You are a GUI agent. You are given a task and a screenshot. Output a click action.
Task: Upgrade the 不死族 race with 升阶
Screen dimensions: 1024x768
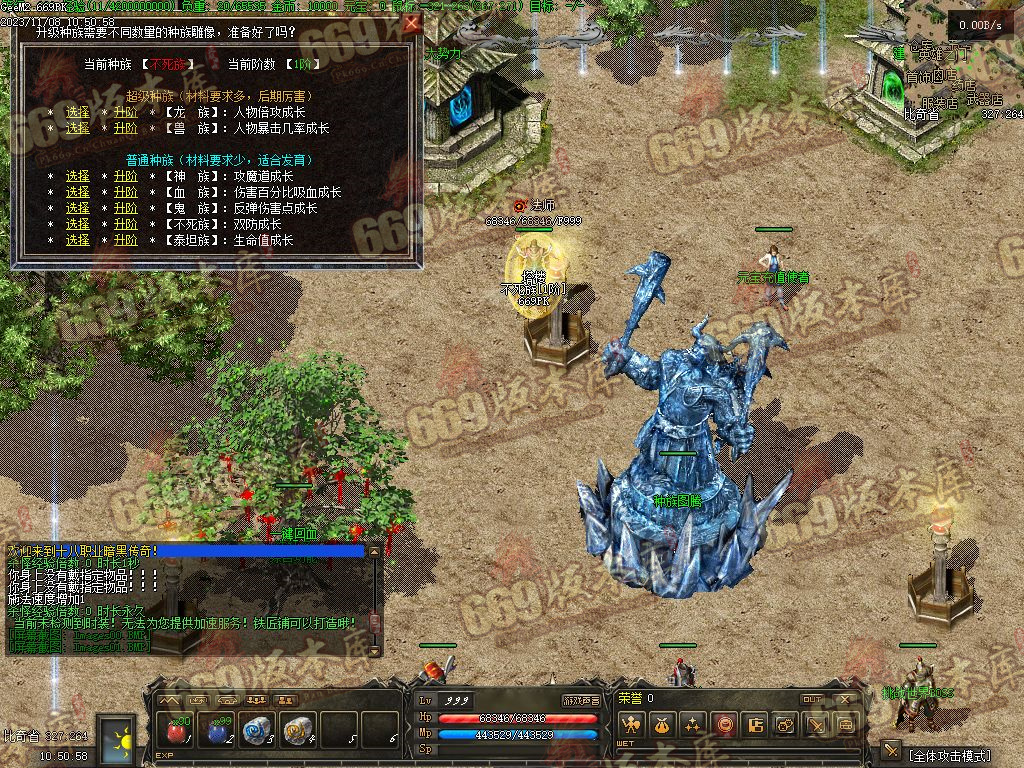coord(125,224)
